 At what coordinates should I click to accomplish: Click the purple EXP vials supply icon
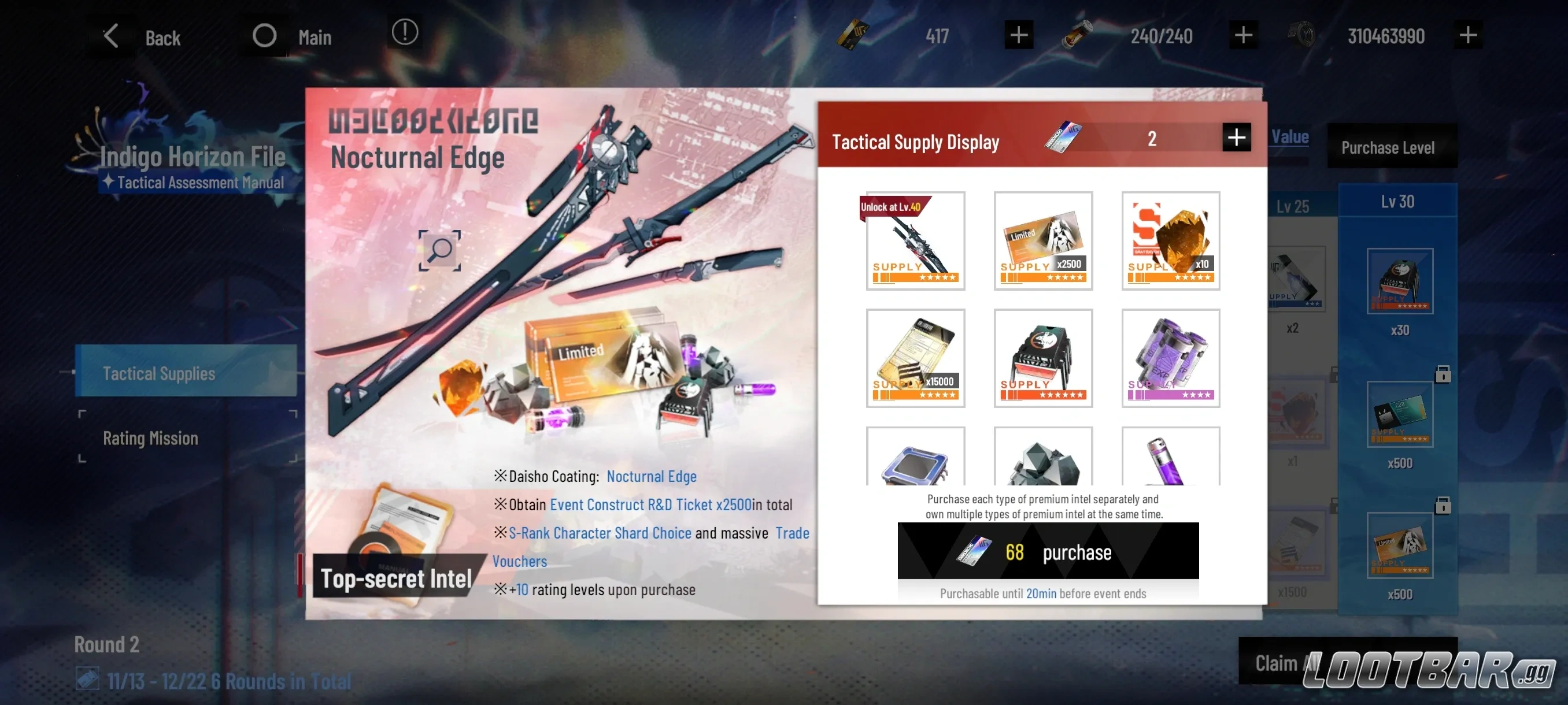point(1170,358)
